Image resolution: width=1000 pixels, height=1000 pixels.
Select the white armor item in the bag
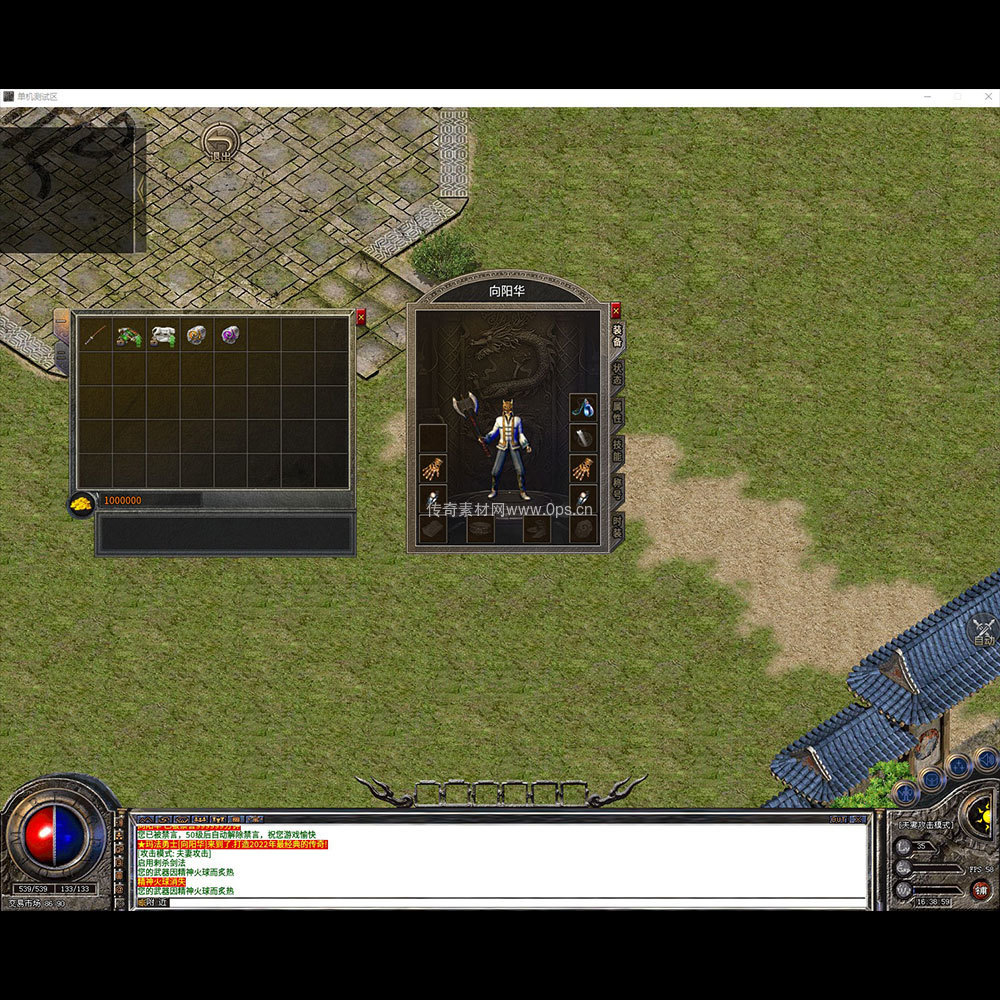tap(163, 335)
